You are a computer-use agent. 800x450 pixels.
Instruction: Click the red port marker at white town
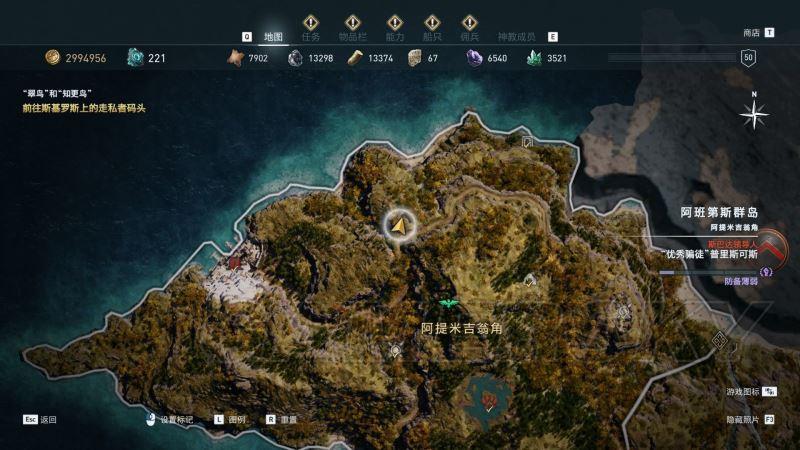[235, 262]
